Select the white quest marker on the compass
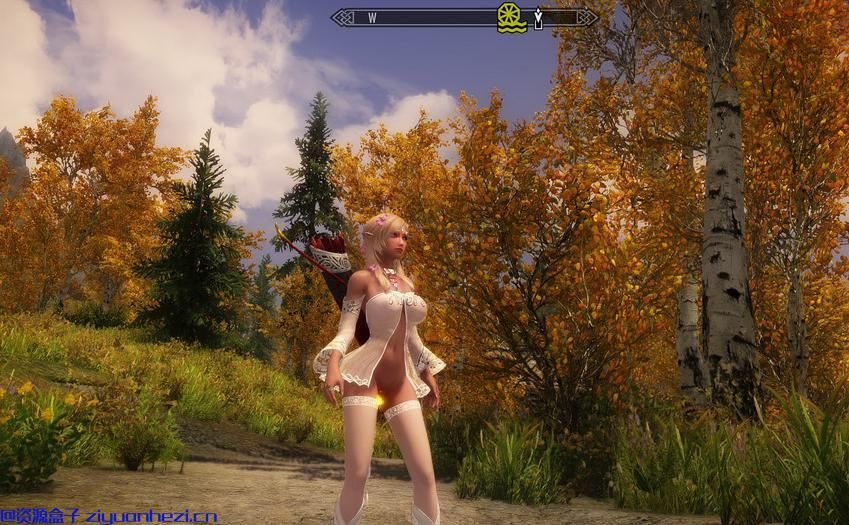Viewport: 849px width, 525px height. point(538,18)
